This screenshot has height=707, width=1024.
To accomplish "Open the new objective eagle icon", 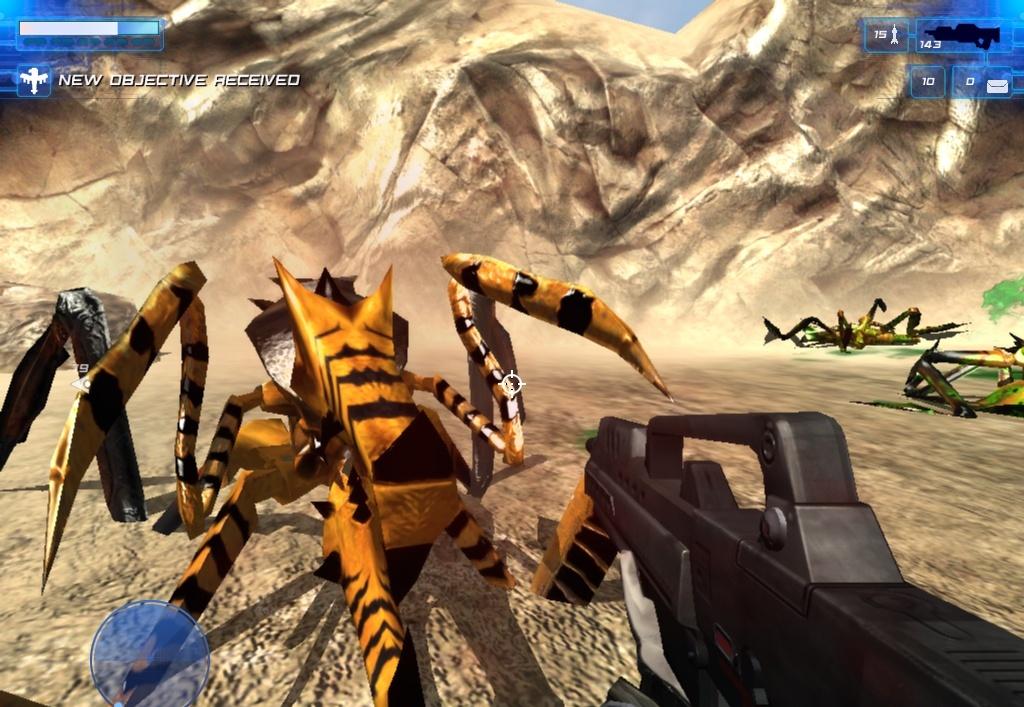I will pyautogui.click(x=34, y=80).
